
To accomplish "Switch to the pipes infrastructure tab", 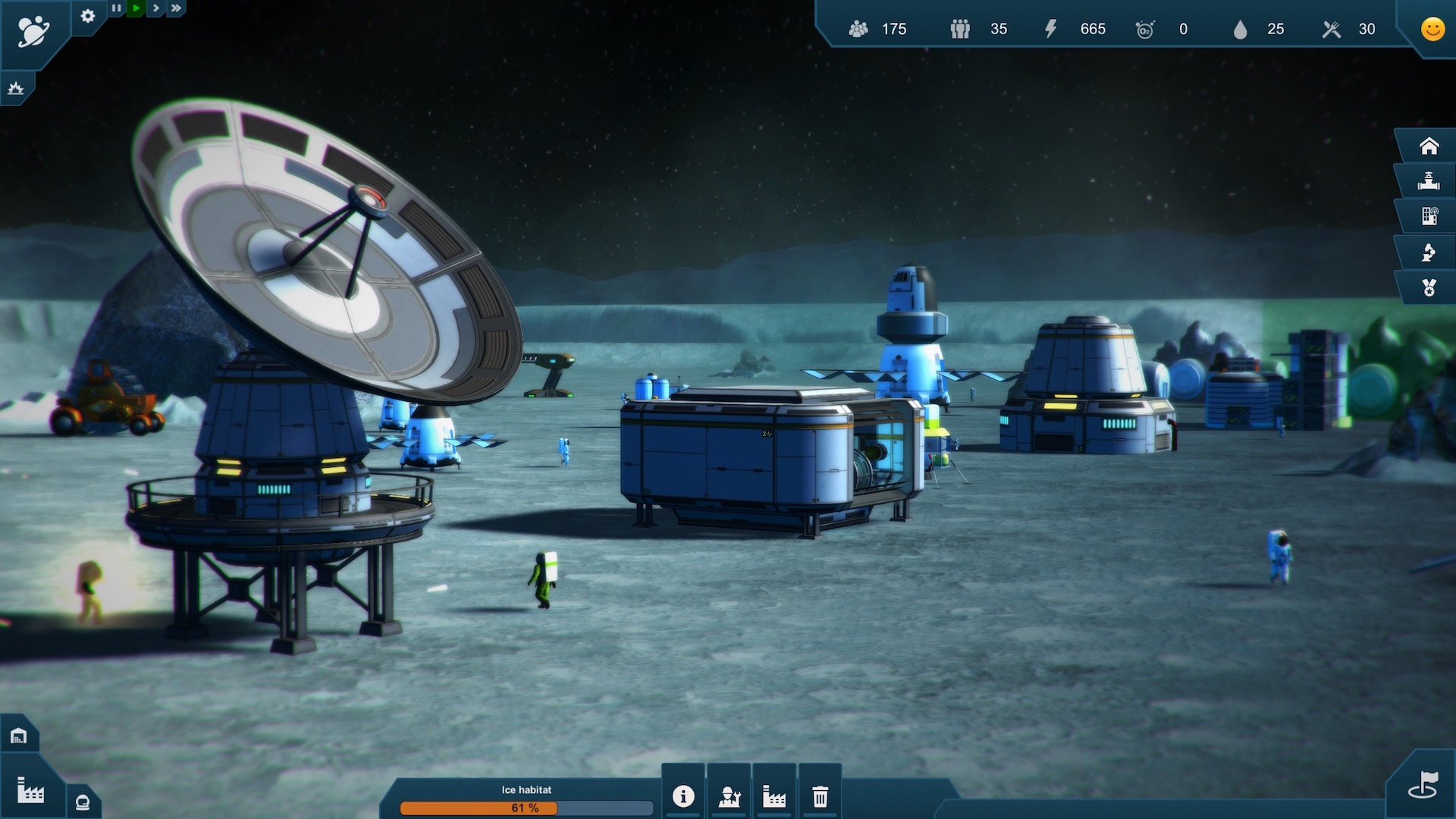I will click(x=1429, y=181).
